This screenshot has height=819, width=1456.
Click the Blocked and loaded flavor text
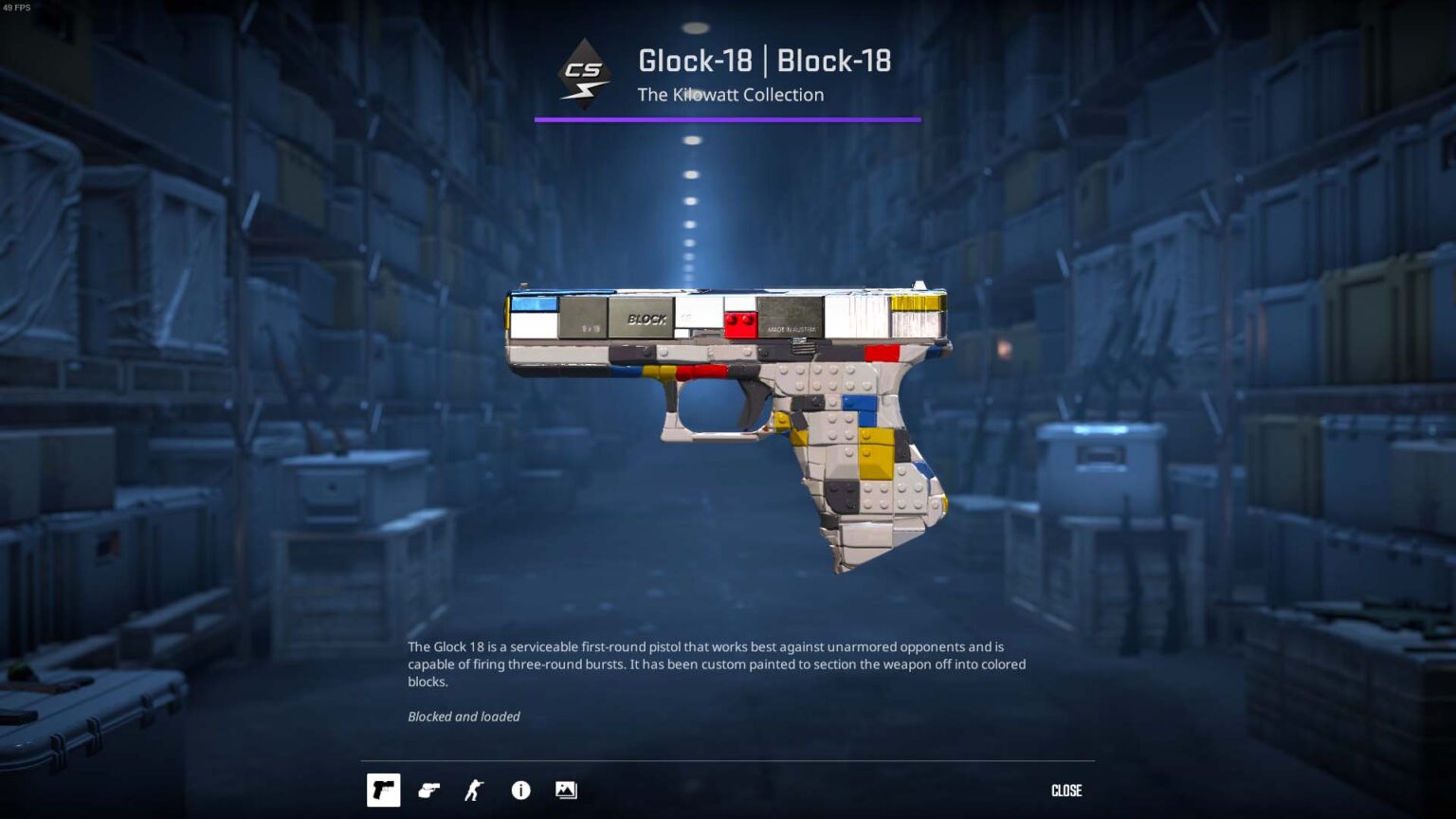pos(464,717)
